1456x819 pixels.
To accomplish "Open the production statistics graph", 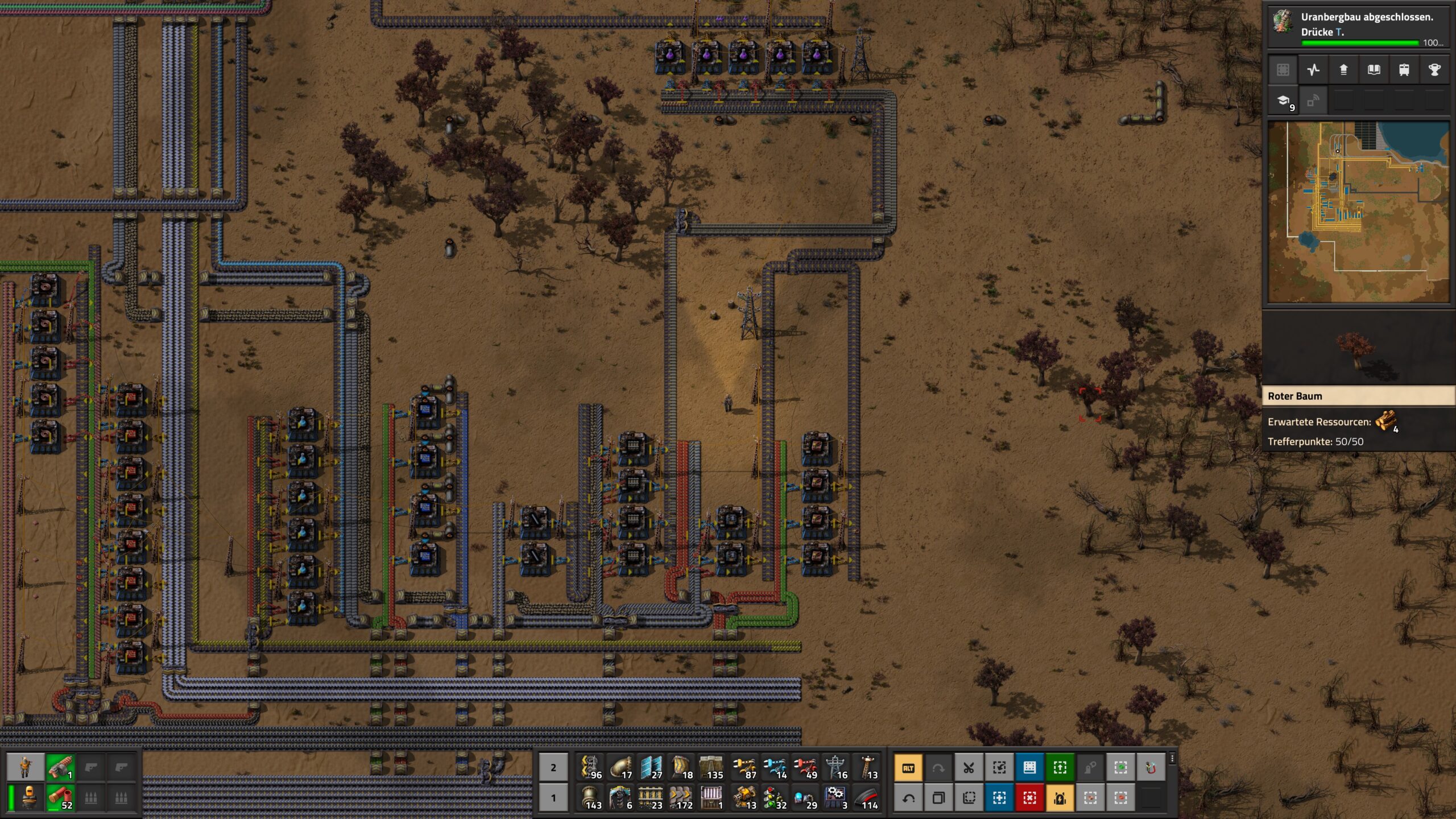I will pos(1313,70).
